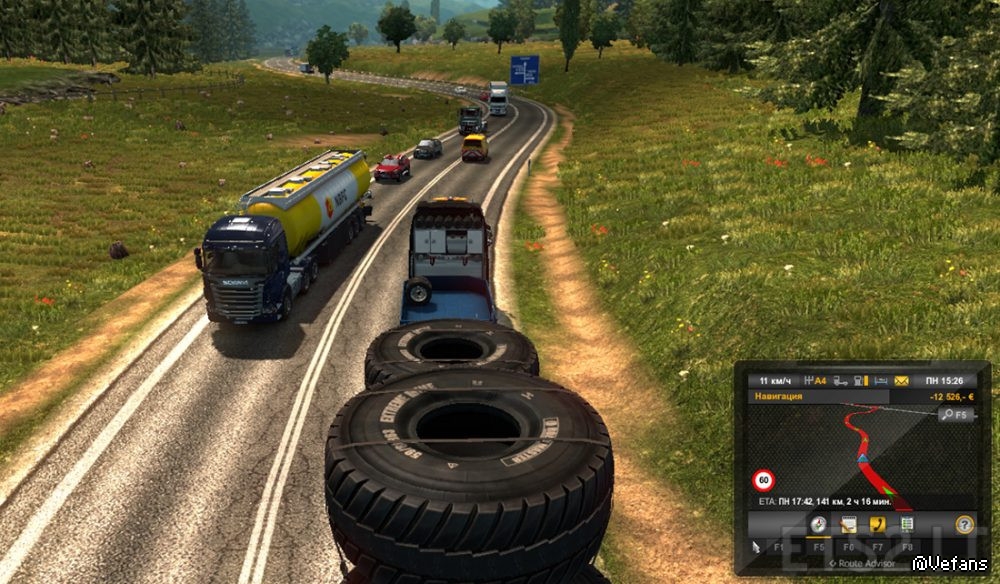Open the envelope mail icon
Screen dimensions: 1000x584
coord(901,381)
